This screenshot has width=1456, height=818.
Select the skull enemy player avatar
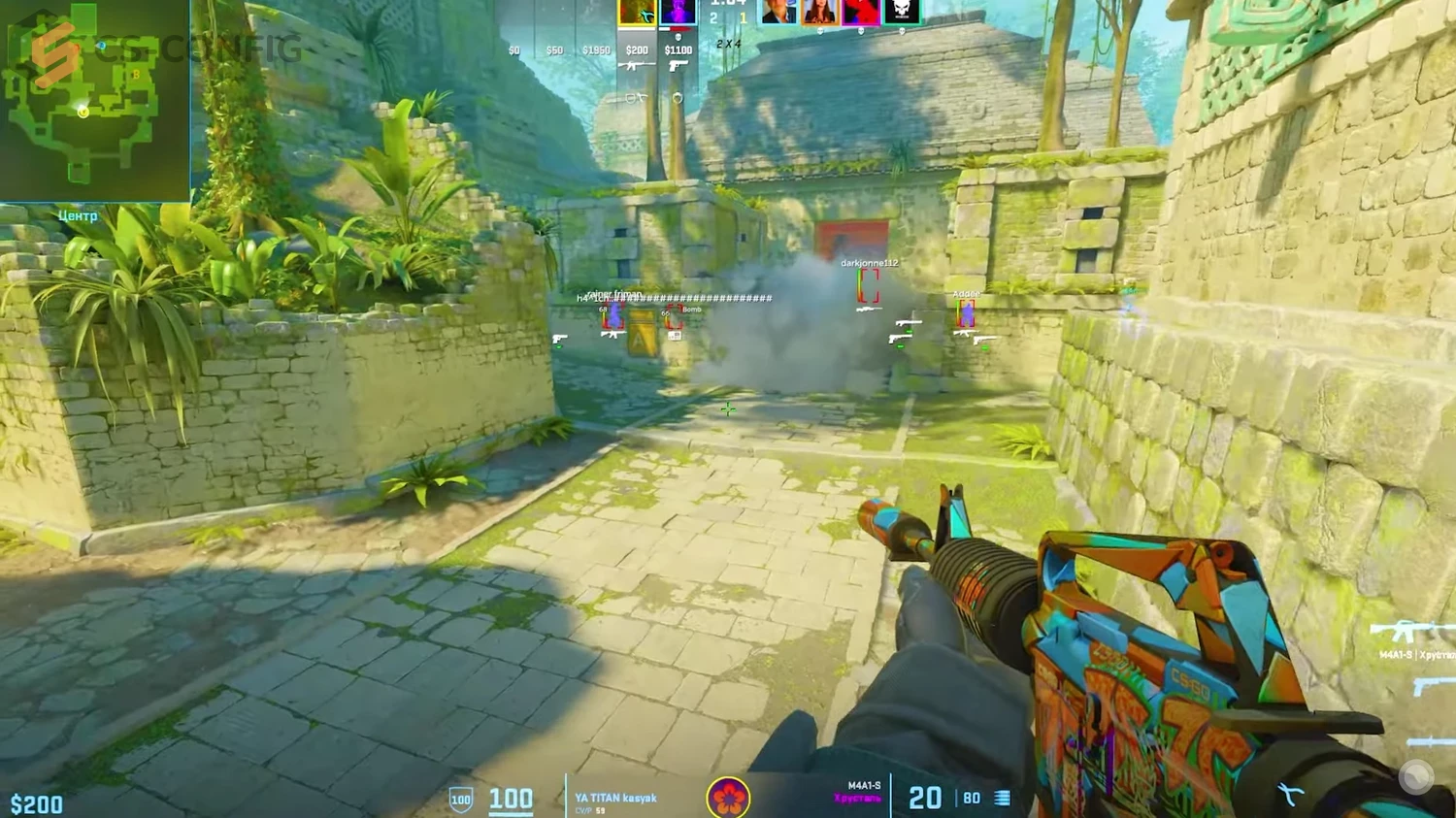pyautogui.click(x=901, y=12)
